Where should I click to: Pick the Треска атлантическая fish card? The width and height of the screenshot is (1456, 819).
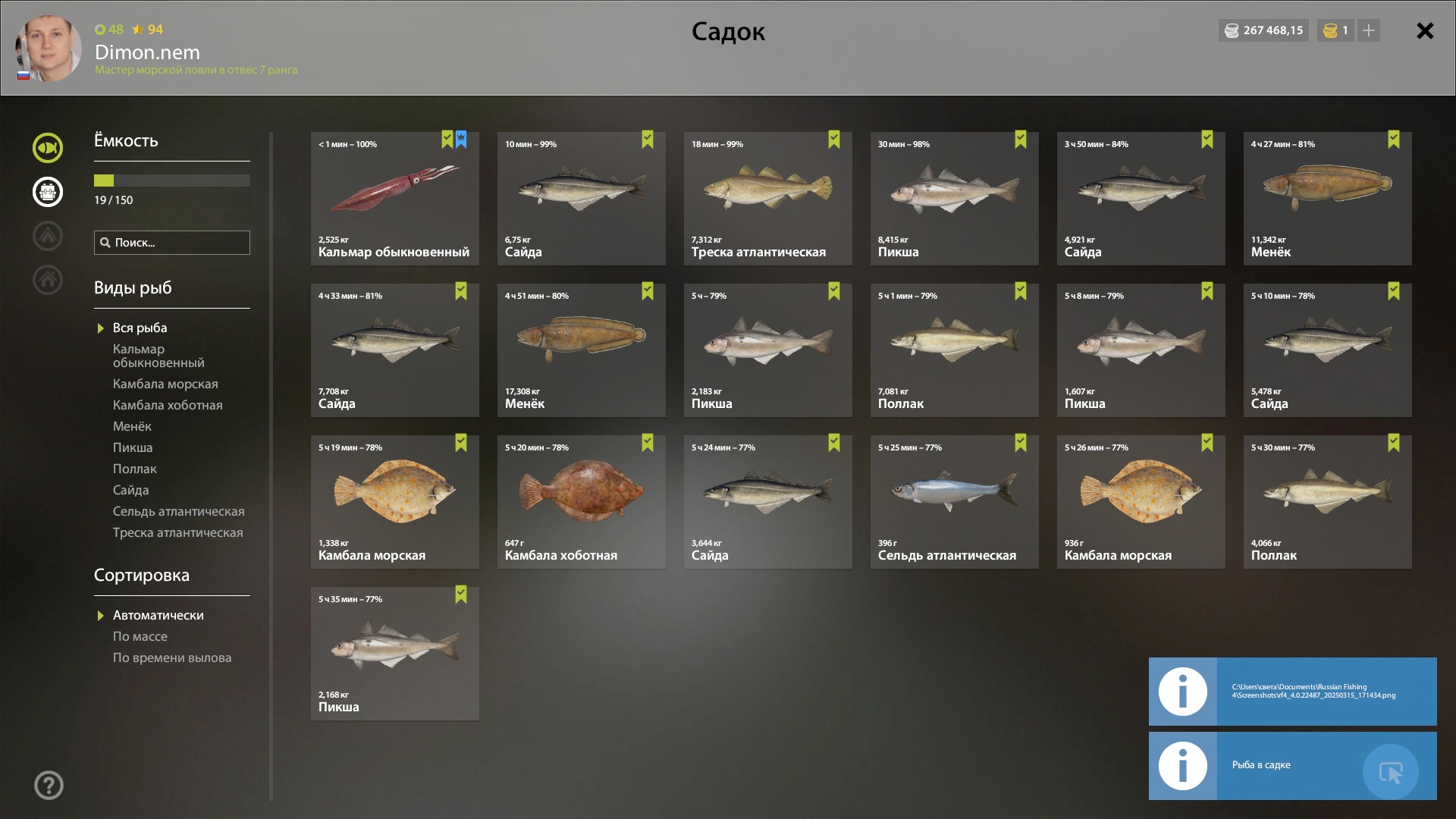click(767, 199)
